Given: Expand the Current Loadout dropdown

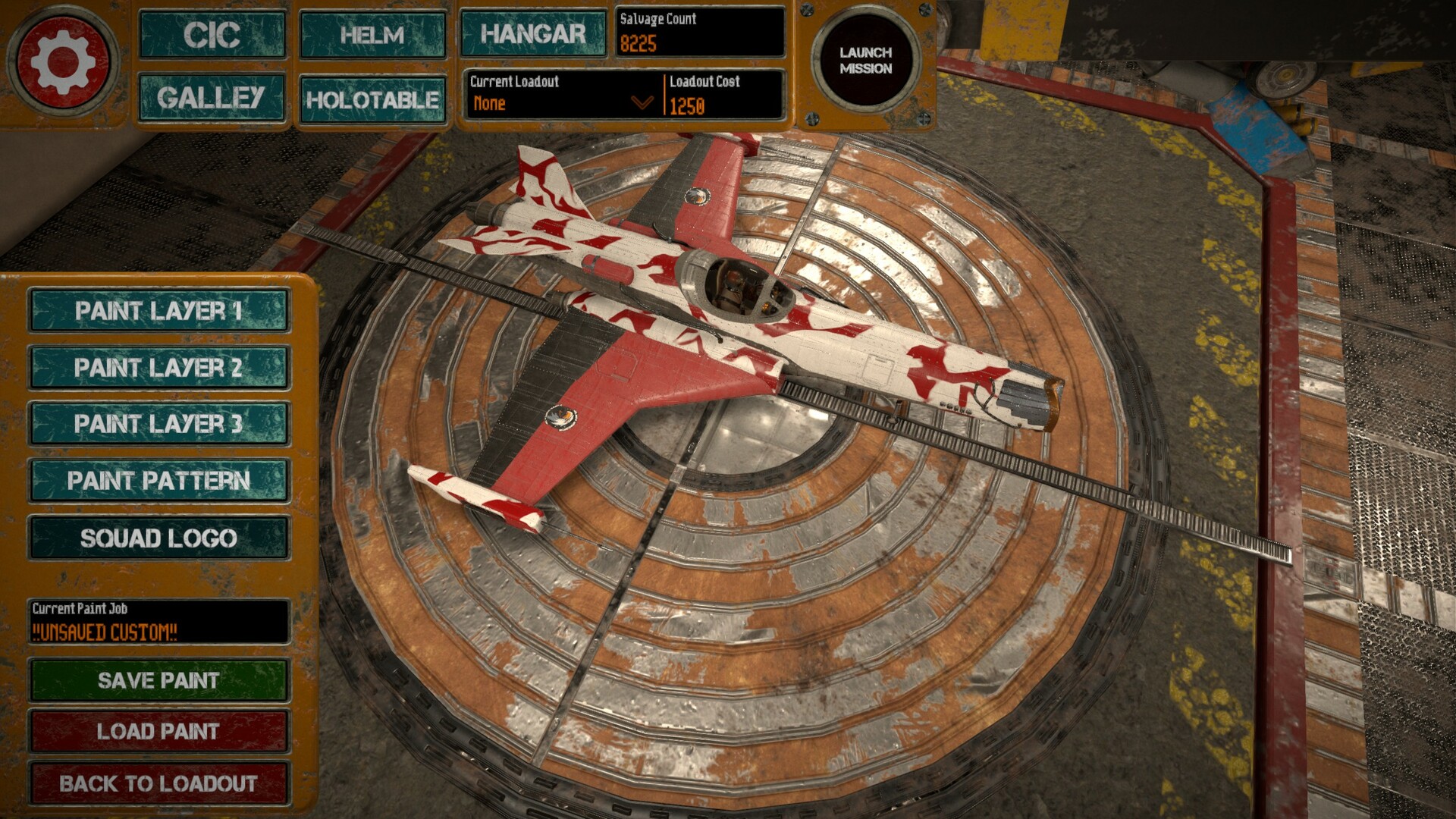Looking at the screenshot, I should [642, 102].
